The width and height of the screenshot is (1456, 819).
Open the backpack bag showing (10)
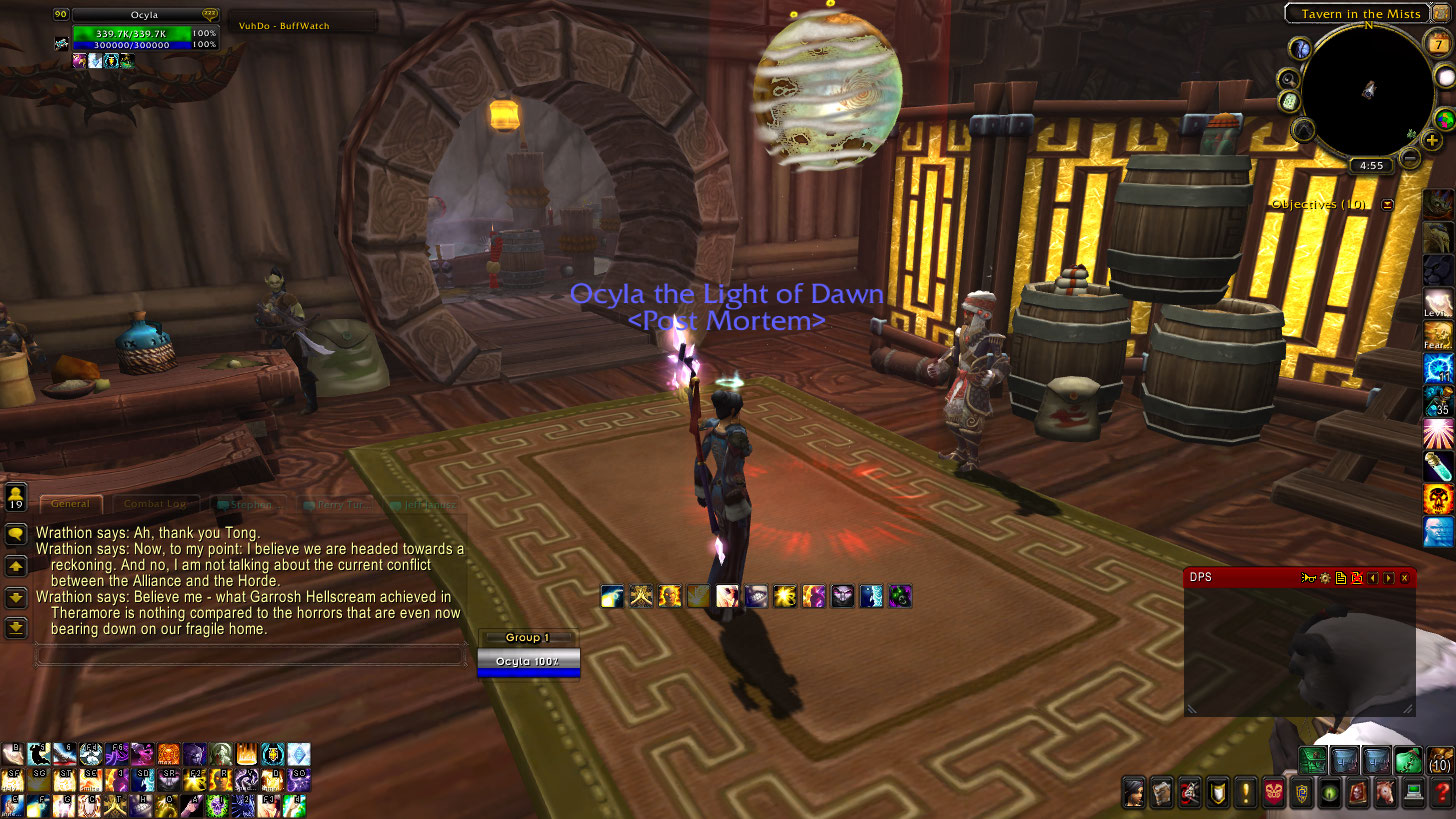tap(1440, 760)
